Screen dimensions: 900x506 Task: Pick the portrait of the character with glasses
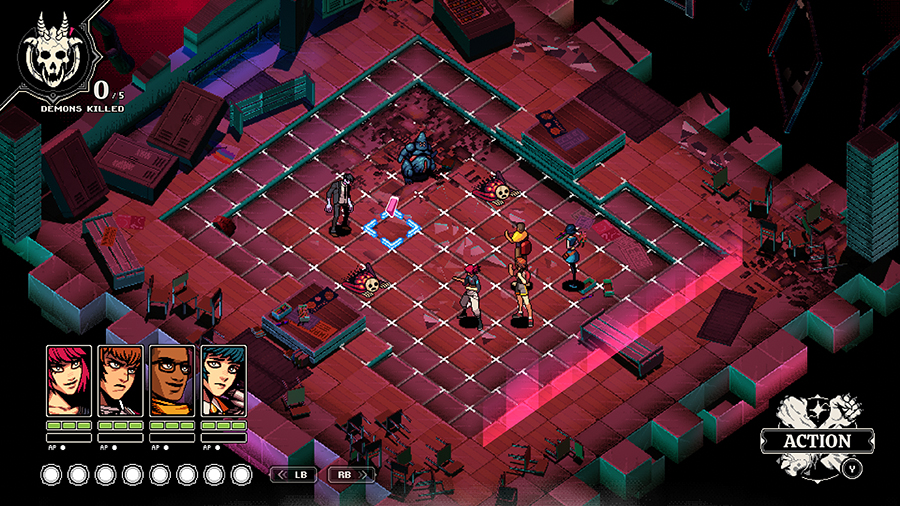(172, 380)
